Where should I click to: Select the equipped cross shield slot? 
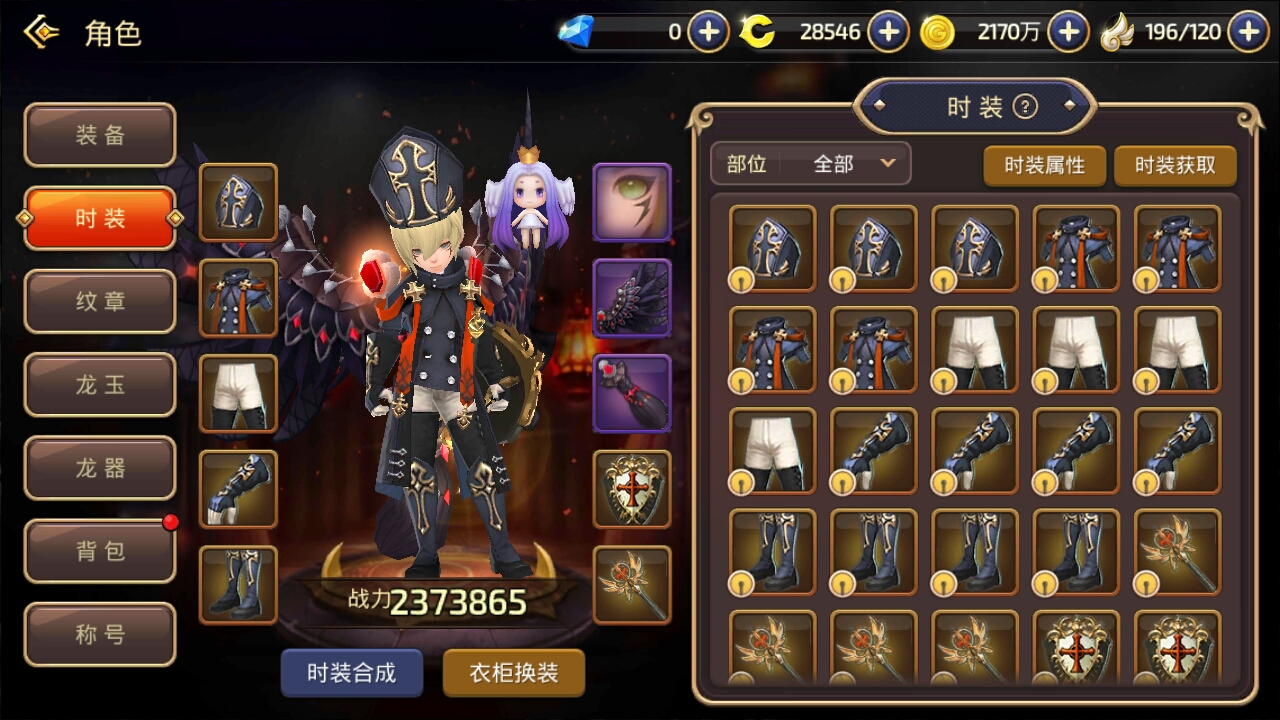(632, 489)
